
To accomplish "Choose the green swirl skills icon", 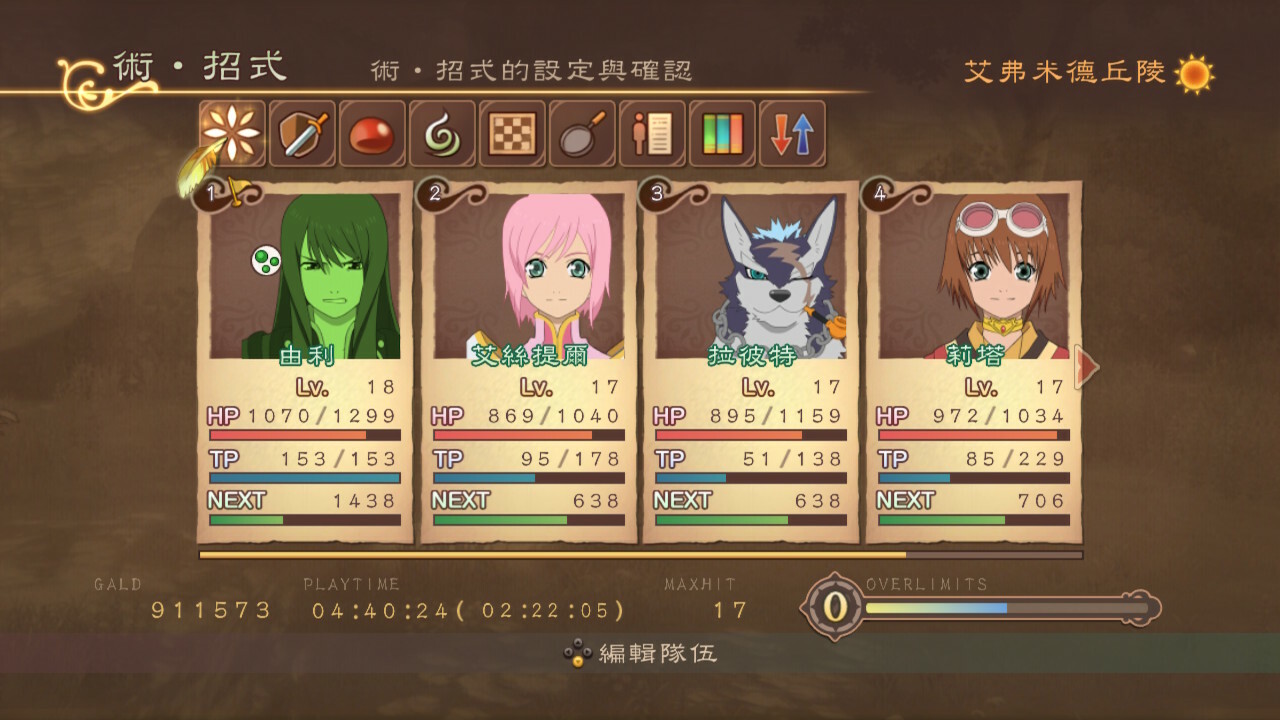I will point(442,133).
